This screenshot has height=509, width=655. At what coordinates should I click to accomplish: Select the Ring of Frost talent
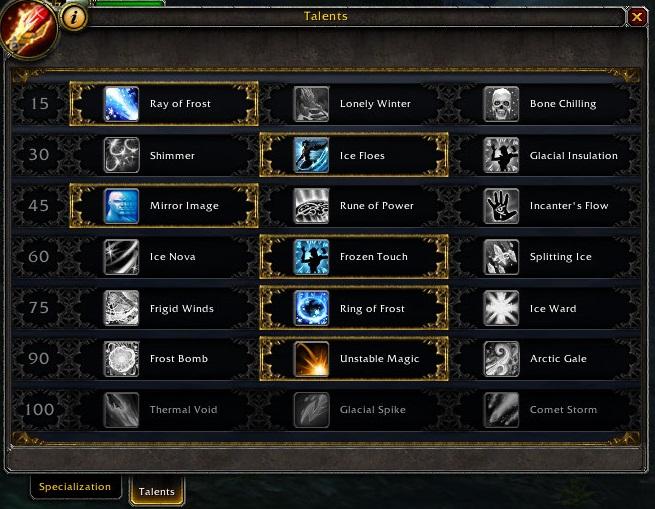[354, 308]
